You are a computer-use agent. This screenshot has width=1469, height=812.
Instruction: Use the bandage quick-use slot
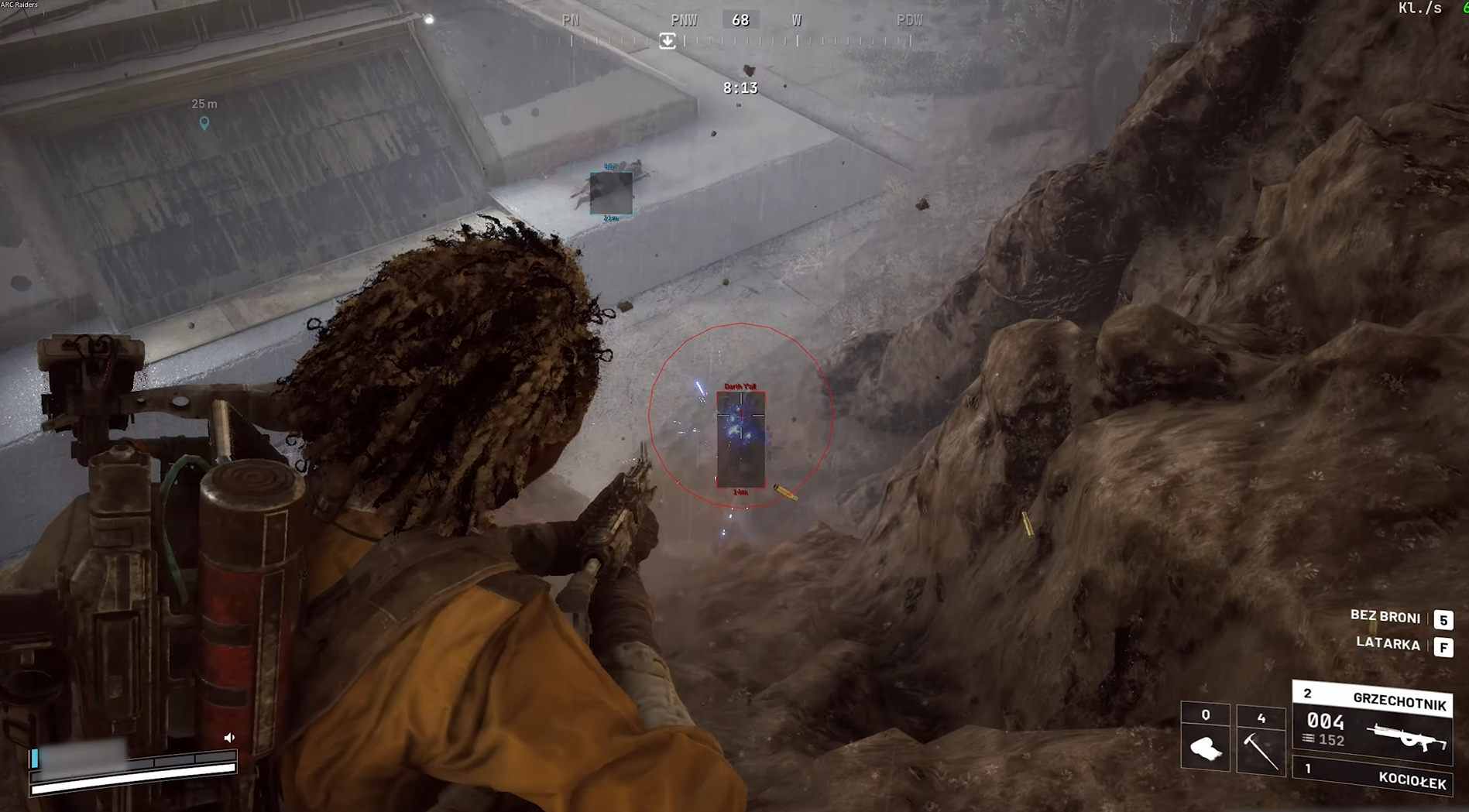tap(1205, 740)
